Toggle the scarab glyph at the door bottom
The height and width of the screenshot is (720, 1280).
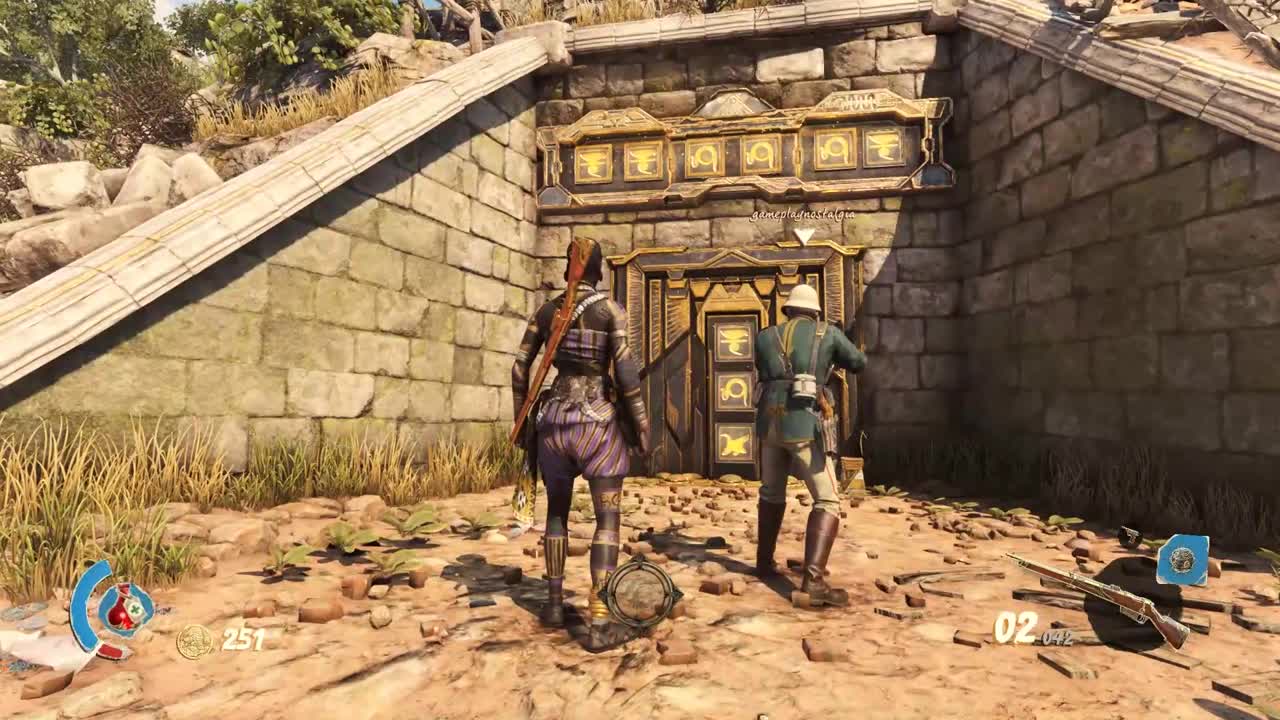(734, 441)
